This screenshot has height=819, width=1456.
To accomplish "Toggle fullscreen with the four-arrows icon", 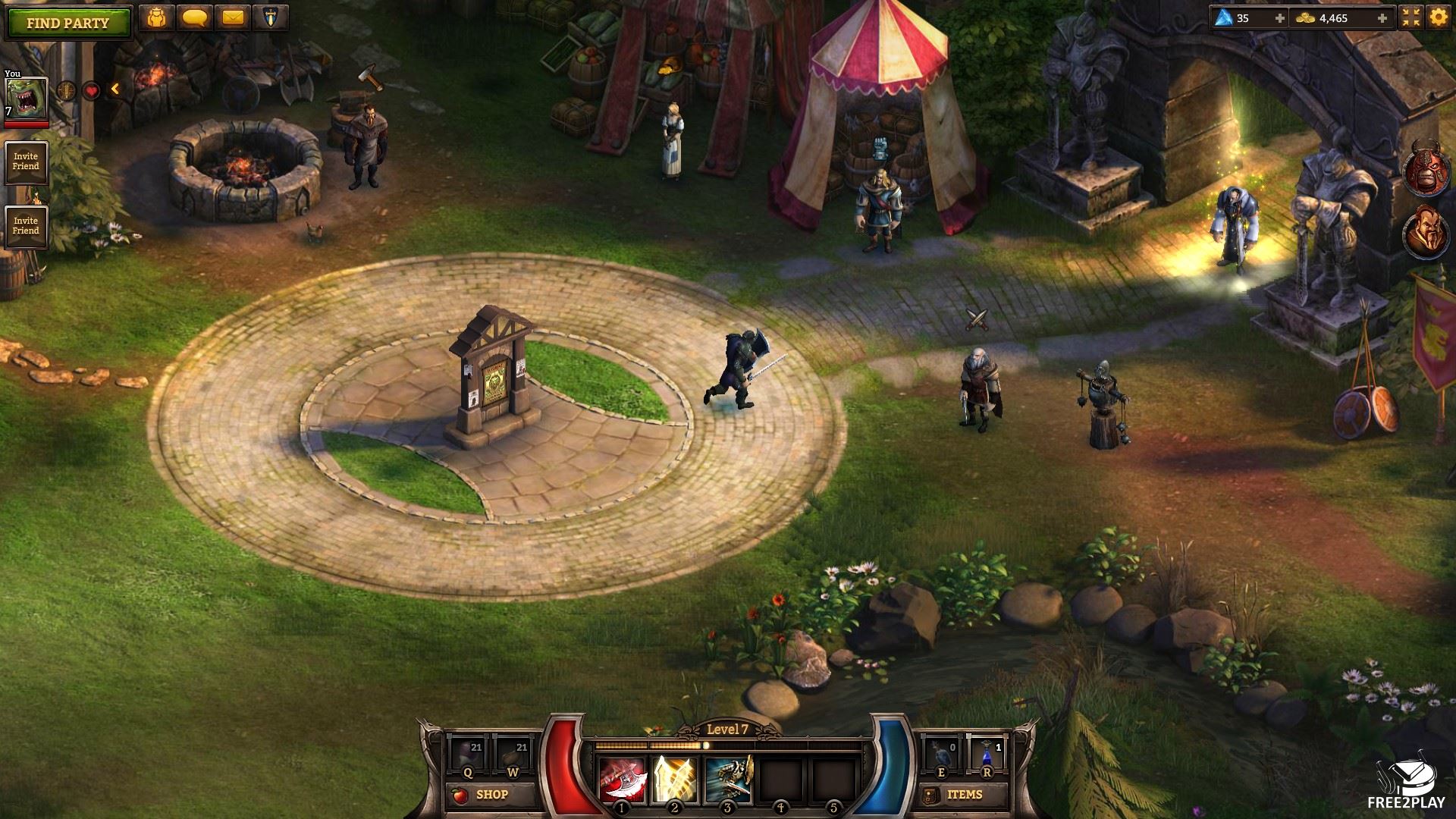I will point(1410,18).
